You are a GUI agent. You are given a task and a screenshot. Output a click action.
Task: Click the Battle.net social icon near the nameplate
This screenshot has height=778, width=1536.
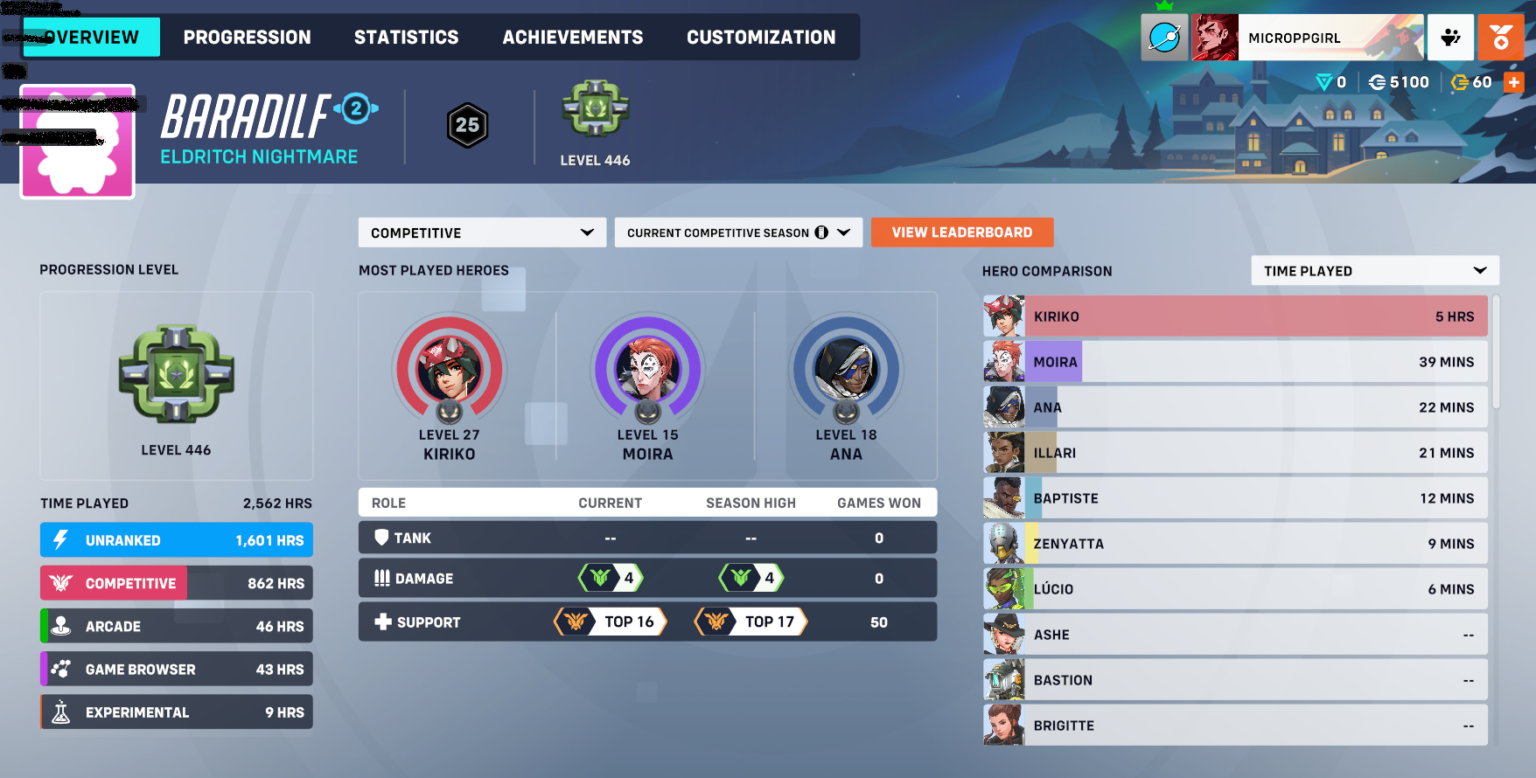pyautogui.click(x=1164, y=36)
